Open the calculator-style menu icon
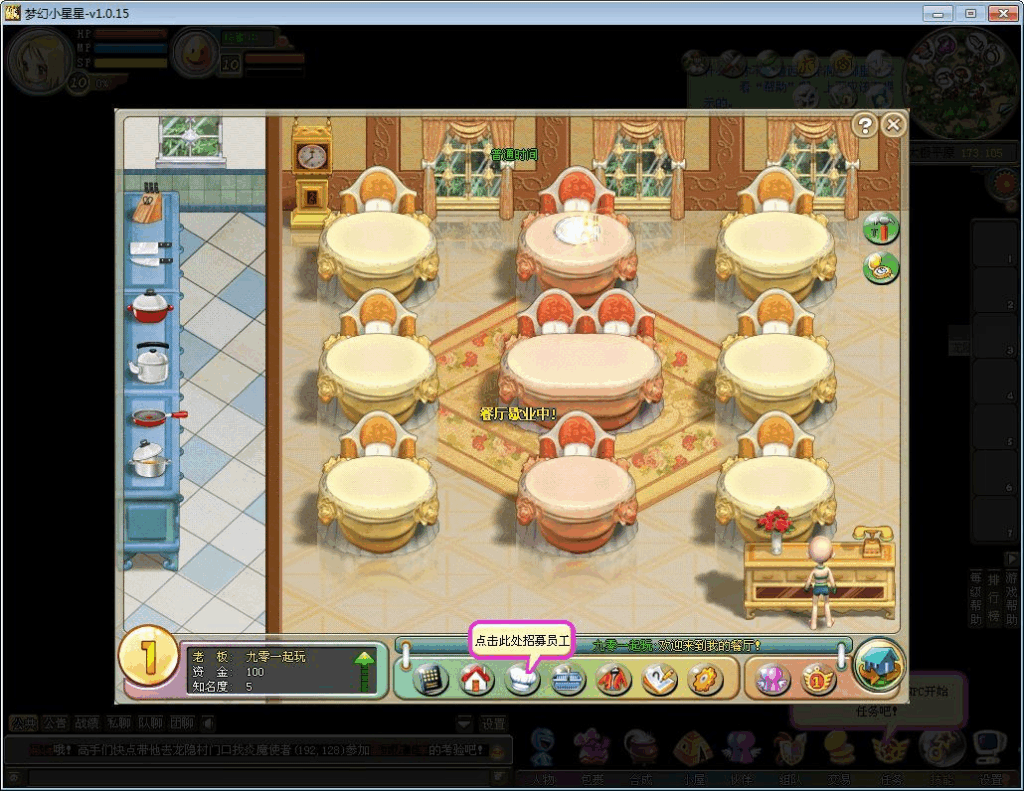 pyautogui.click(x=430, y=679)
